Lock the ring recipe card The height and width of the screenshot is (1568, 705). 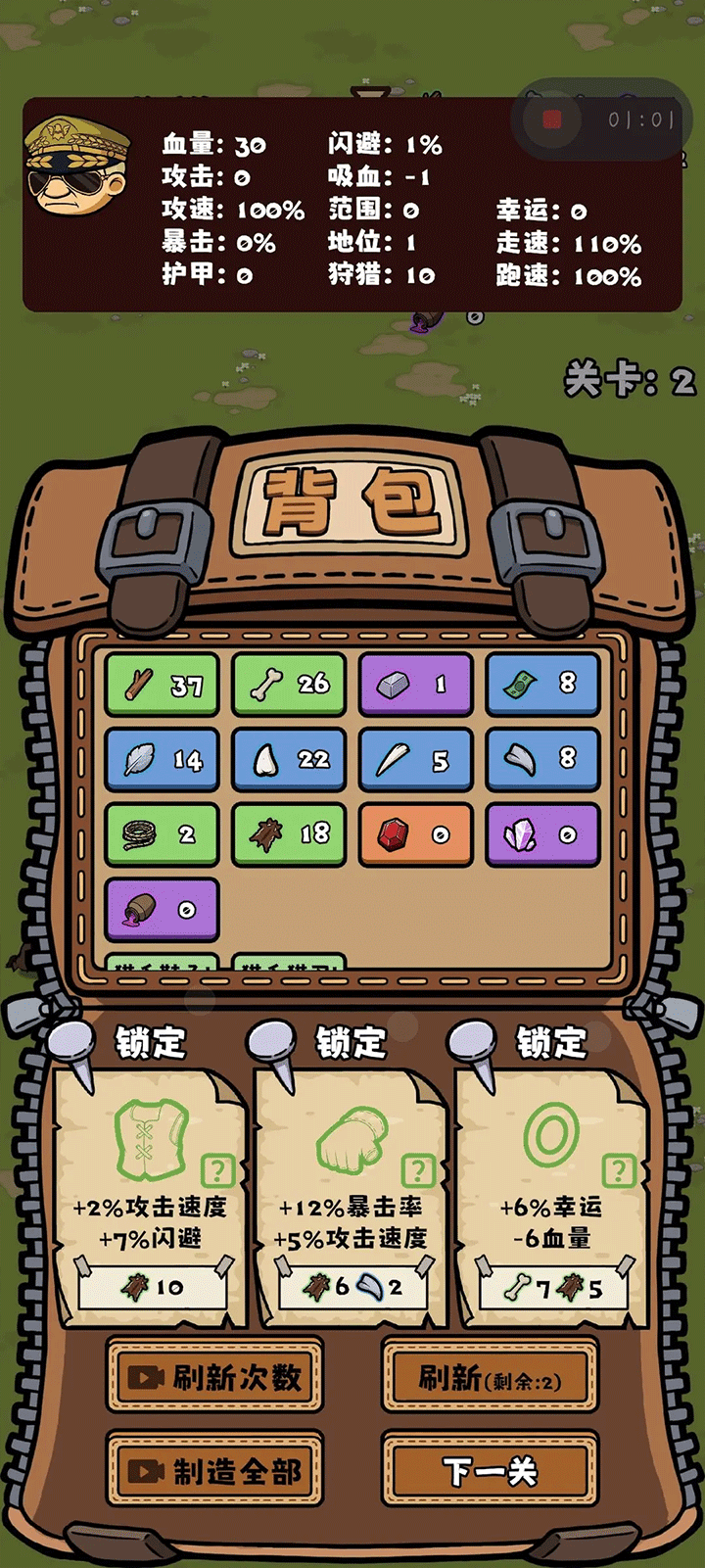[x=551, y=1042]
